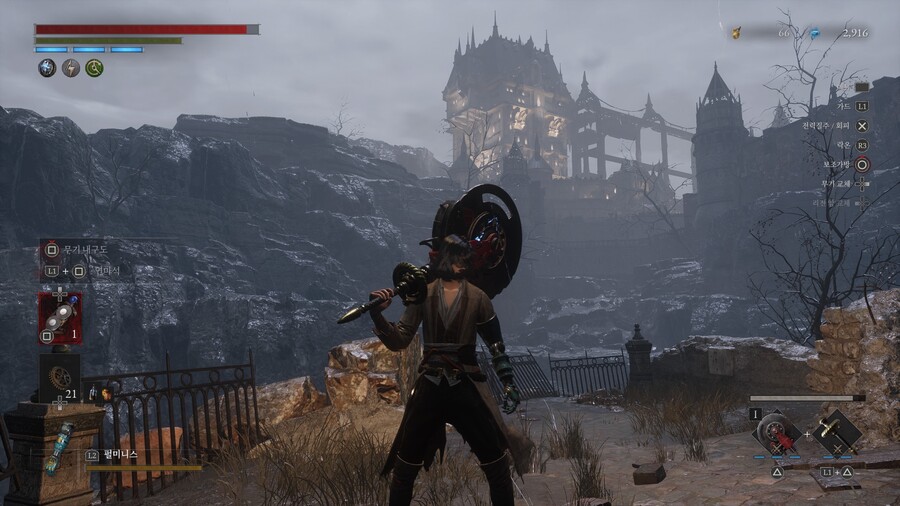Click the blue crystal buff status icon
Viewport: 900px width, 506px height.
pos(47,68)
